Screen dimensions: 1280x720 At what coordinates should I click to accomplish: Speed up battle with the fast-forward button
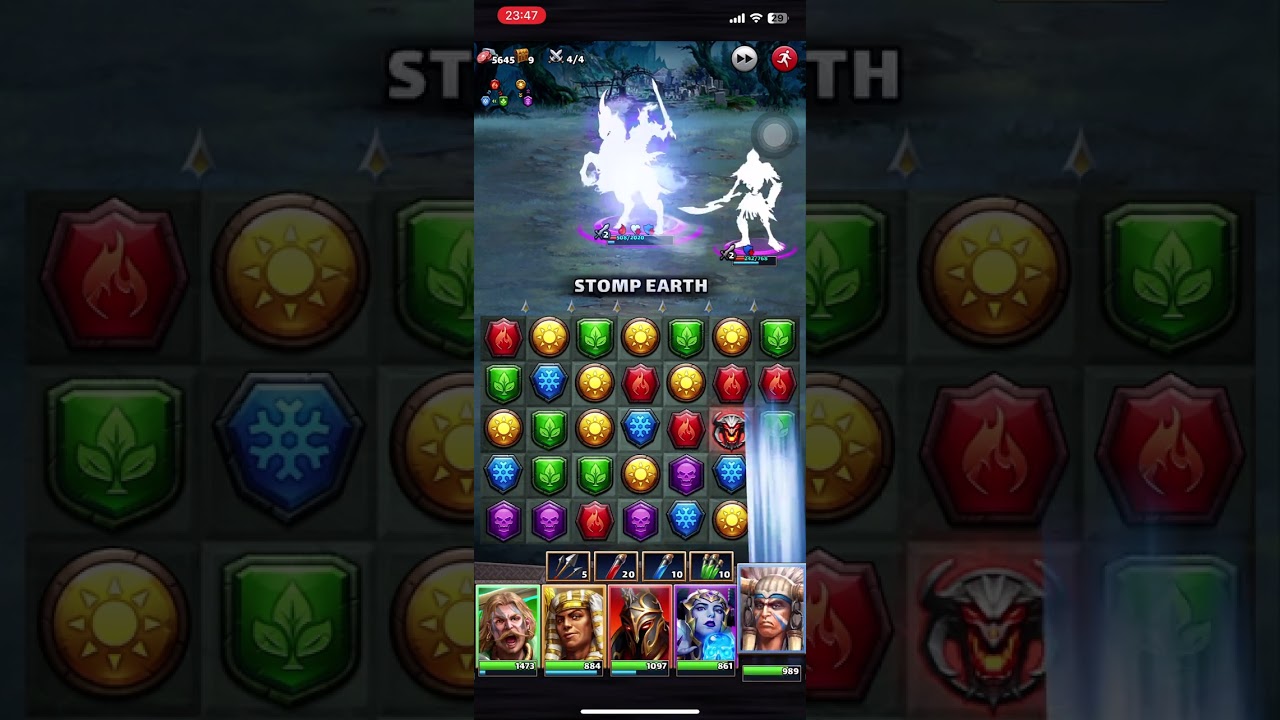pos(744,59)
